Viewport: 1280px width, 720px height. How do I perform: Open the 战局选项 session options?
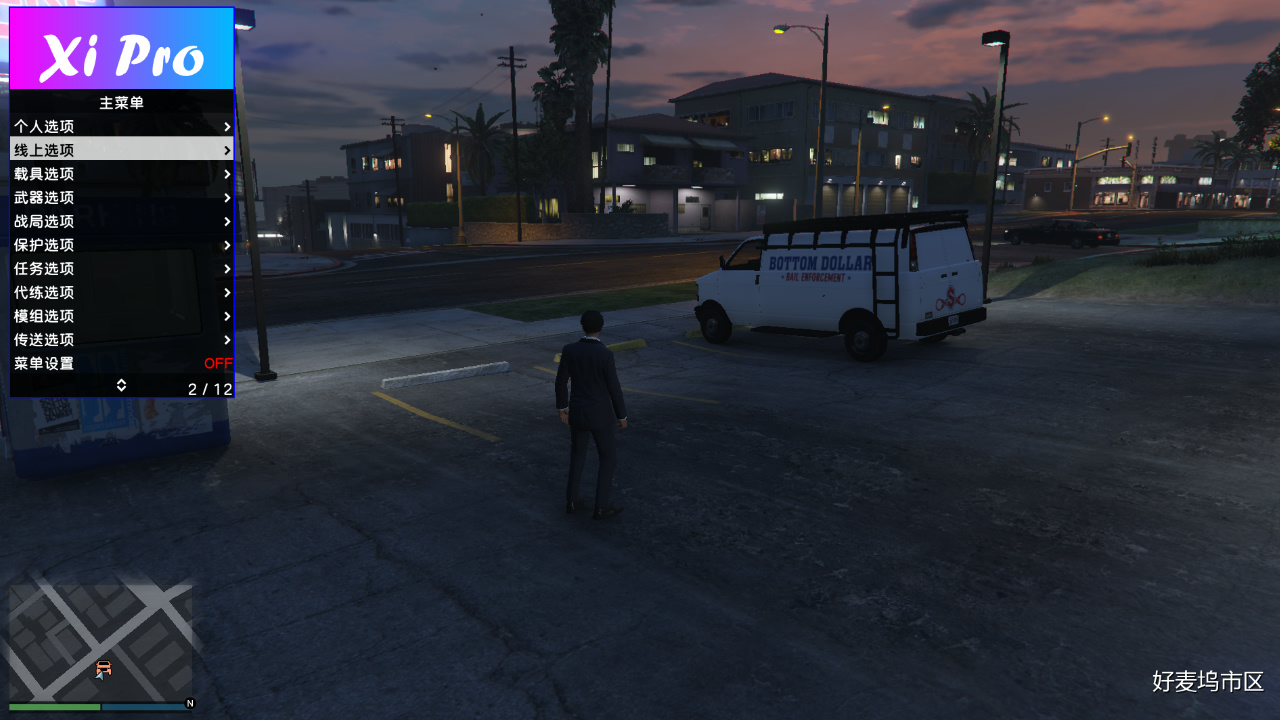(x=121, y=221)
